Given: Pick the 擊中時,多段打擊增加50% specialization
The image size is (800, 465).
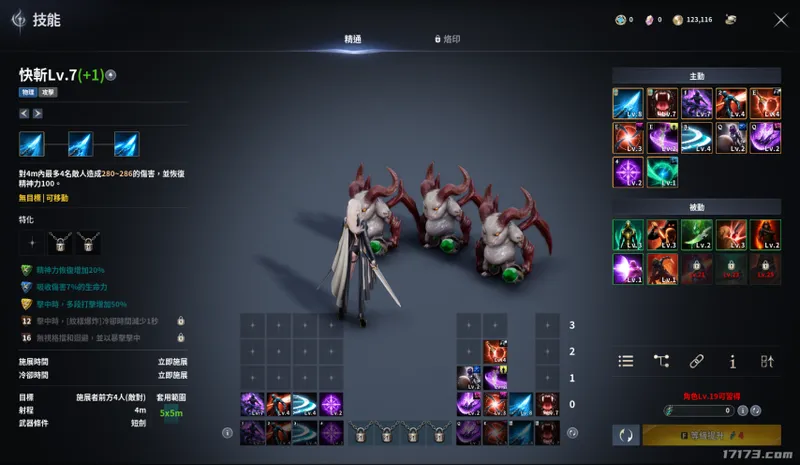Looking at the screenshot, I should (x=27, y=303).
